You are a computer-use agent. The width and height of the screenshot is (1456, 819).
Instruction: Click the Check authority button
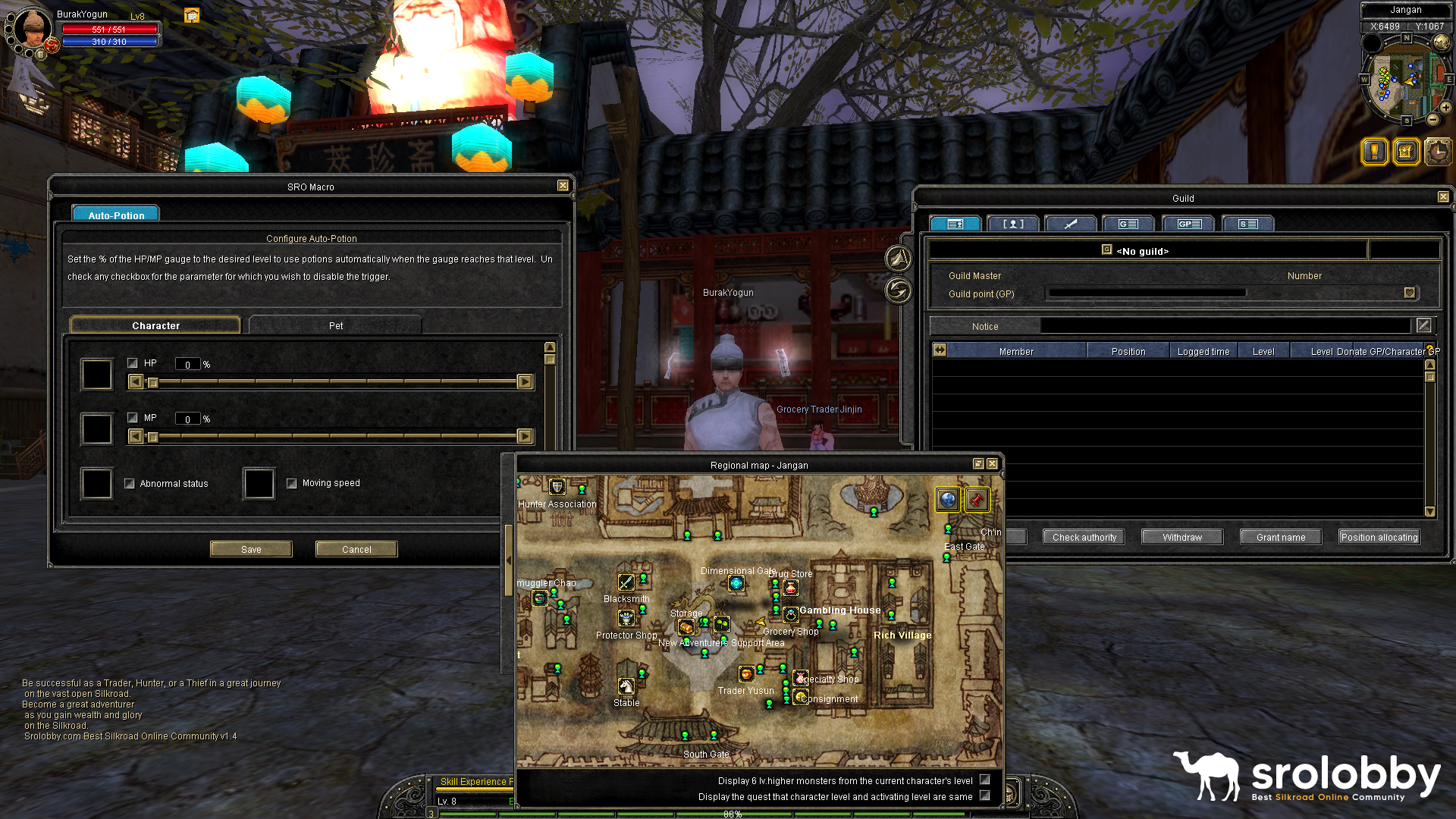[1084, 537]
